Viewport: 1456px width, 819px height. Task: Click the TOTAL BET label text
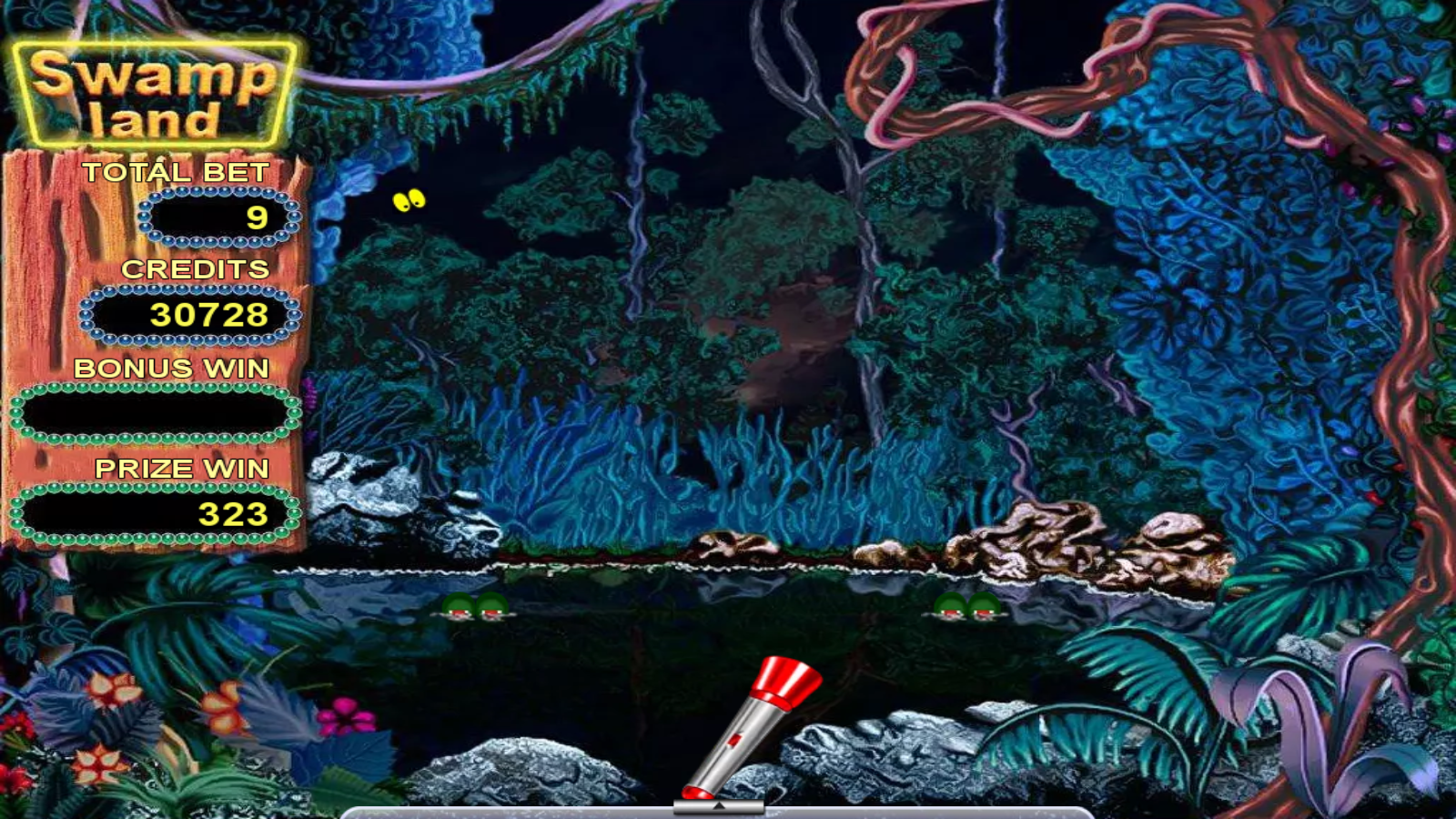[x=176, y=171]
